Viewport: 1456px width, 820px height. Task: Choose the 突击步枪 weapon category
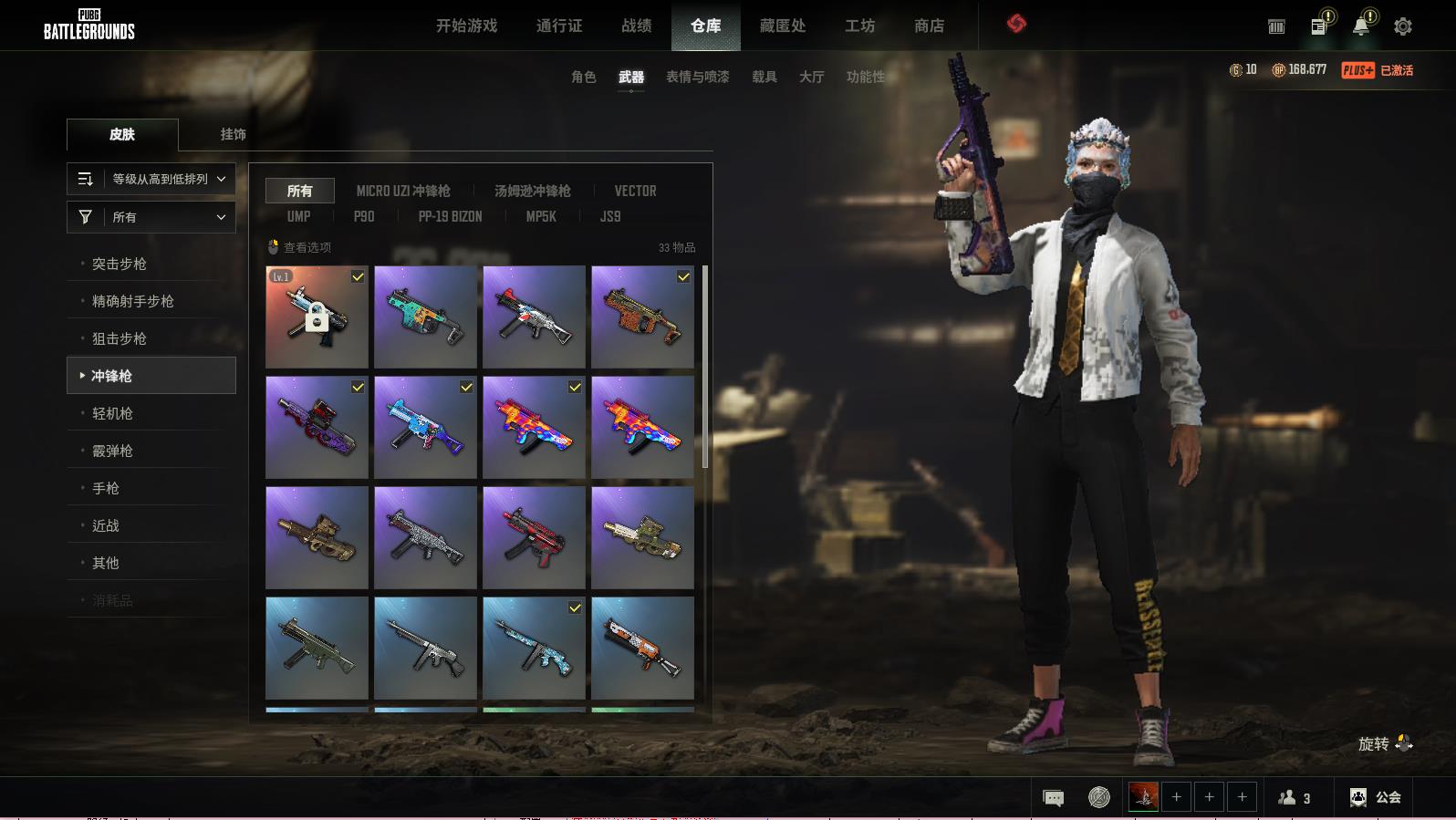pyautogui.click(x=119, y=264)
